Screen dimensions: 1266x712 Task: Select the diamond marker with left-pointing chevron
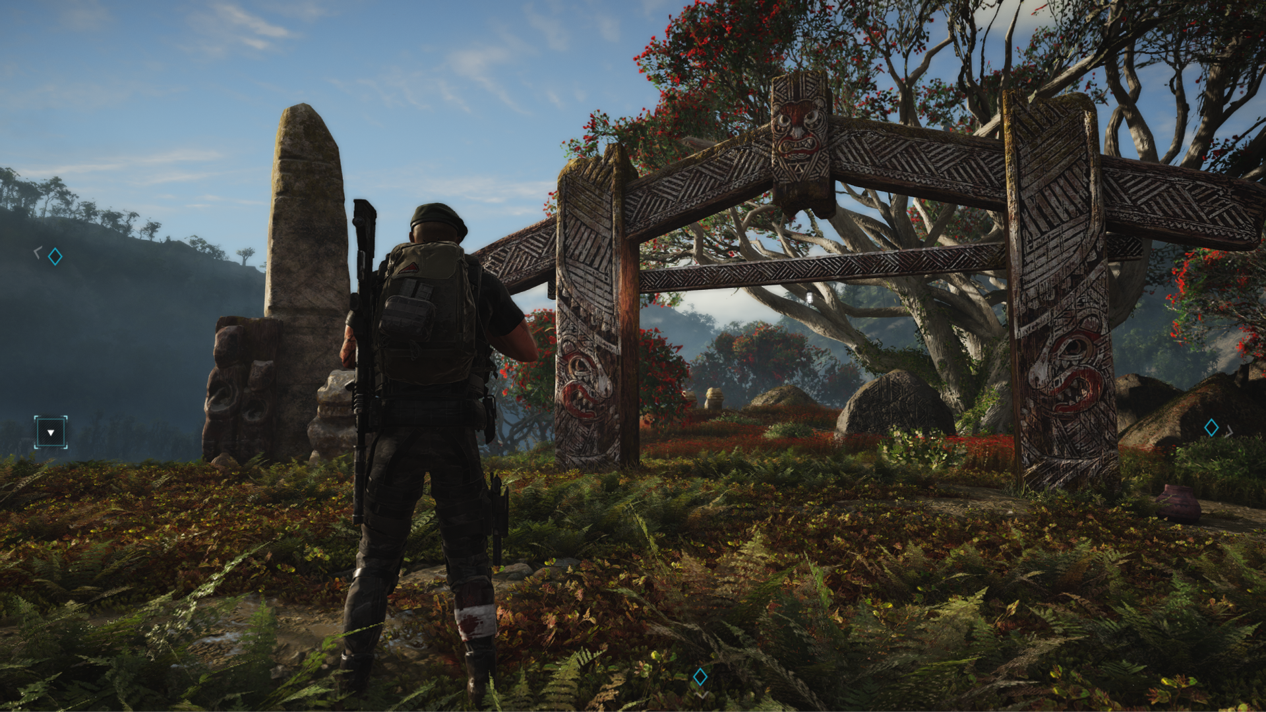54,256
